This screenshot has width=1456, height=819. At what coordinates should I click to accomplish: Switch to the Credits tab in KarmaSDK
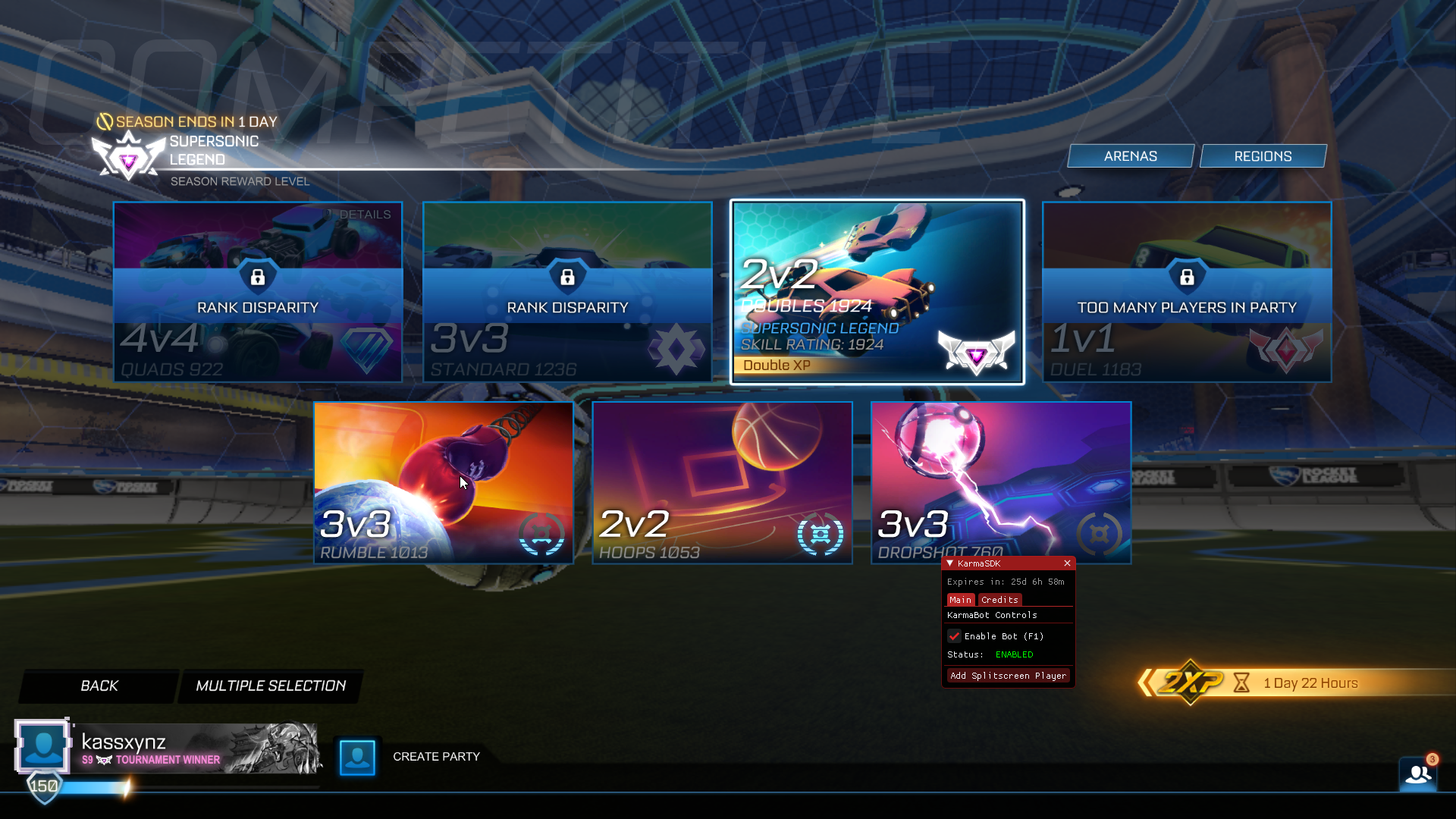click(999, 600)
